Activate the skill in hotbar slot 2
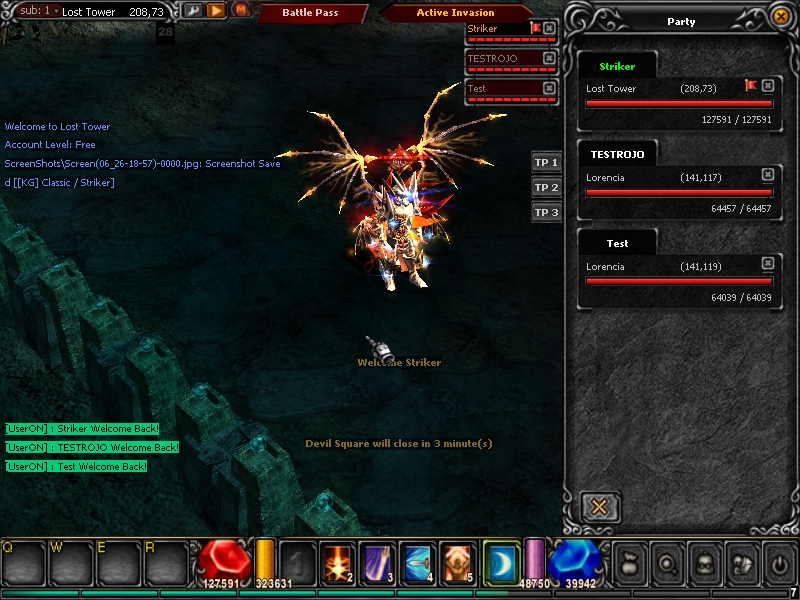The width and height of the screenshot is (800, 600). pyautogui.click(x=338, y=562)
